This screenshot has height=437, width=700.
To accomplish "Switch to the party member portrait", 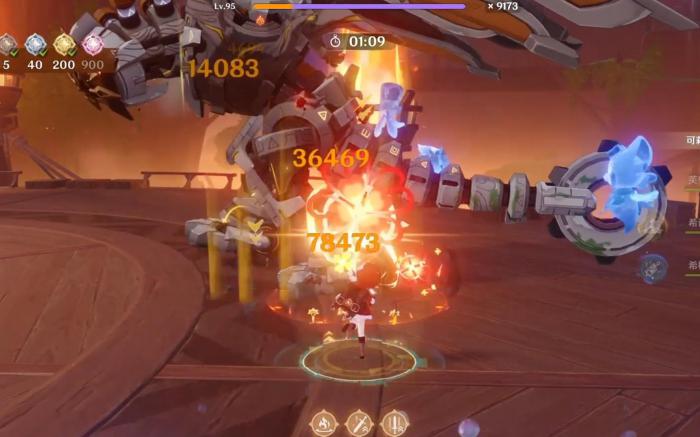I will (653, 267).
